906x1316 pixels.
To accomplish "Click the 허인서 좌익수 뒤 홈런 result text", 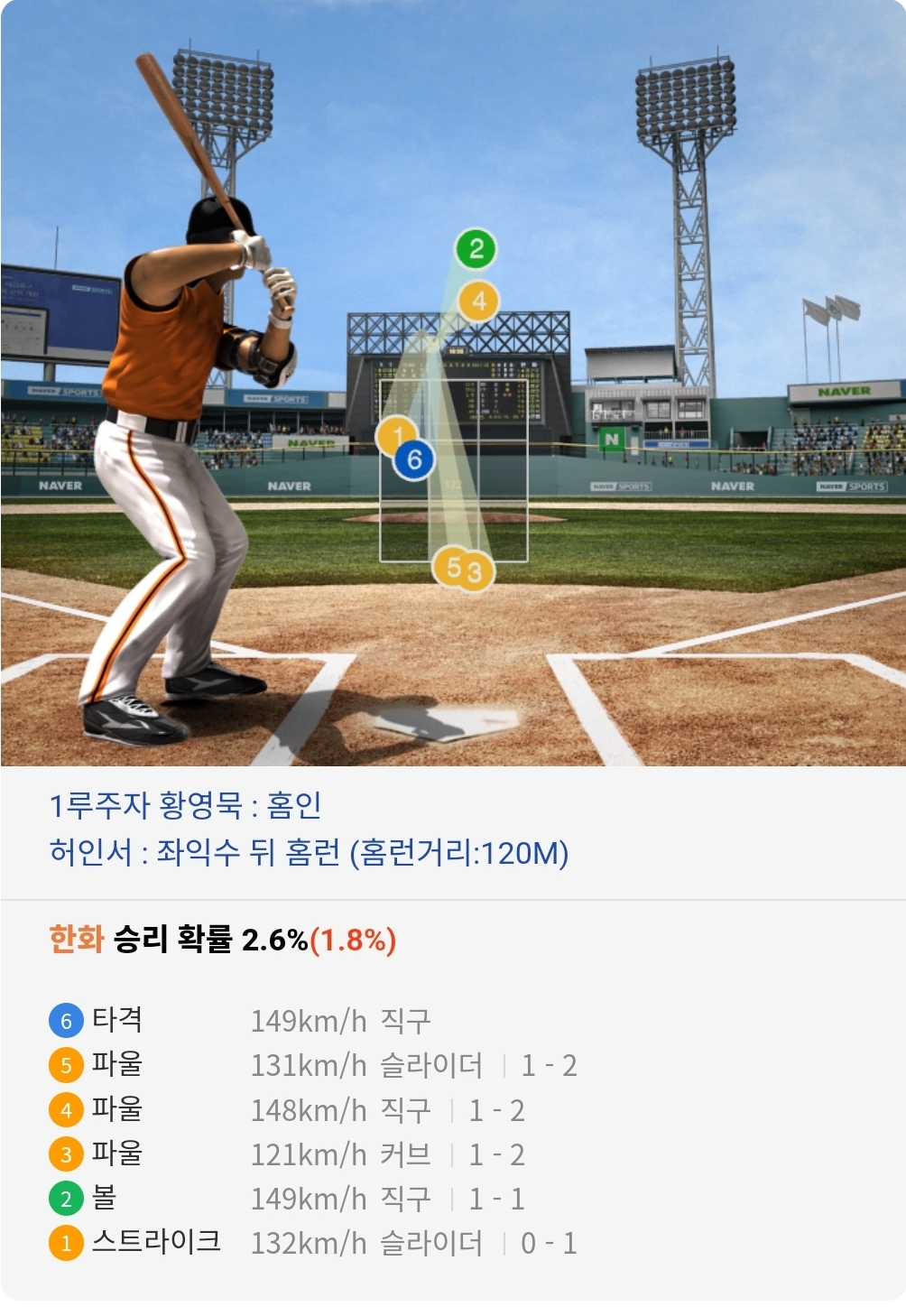I will [309, 852].
